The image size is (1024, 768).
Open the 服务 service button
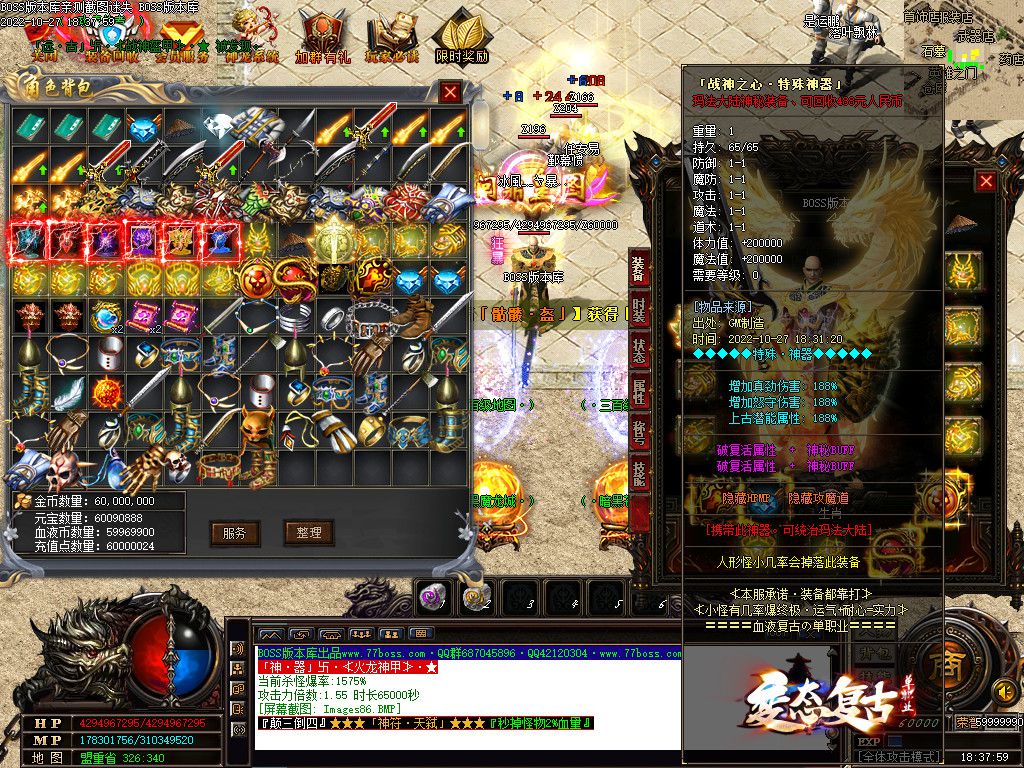coord(235,532)
